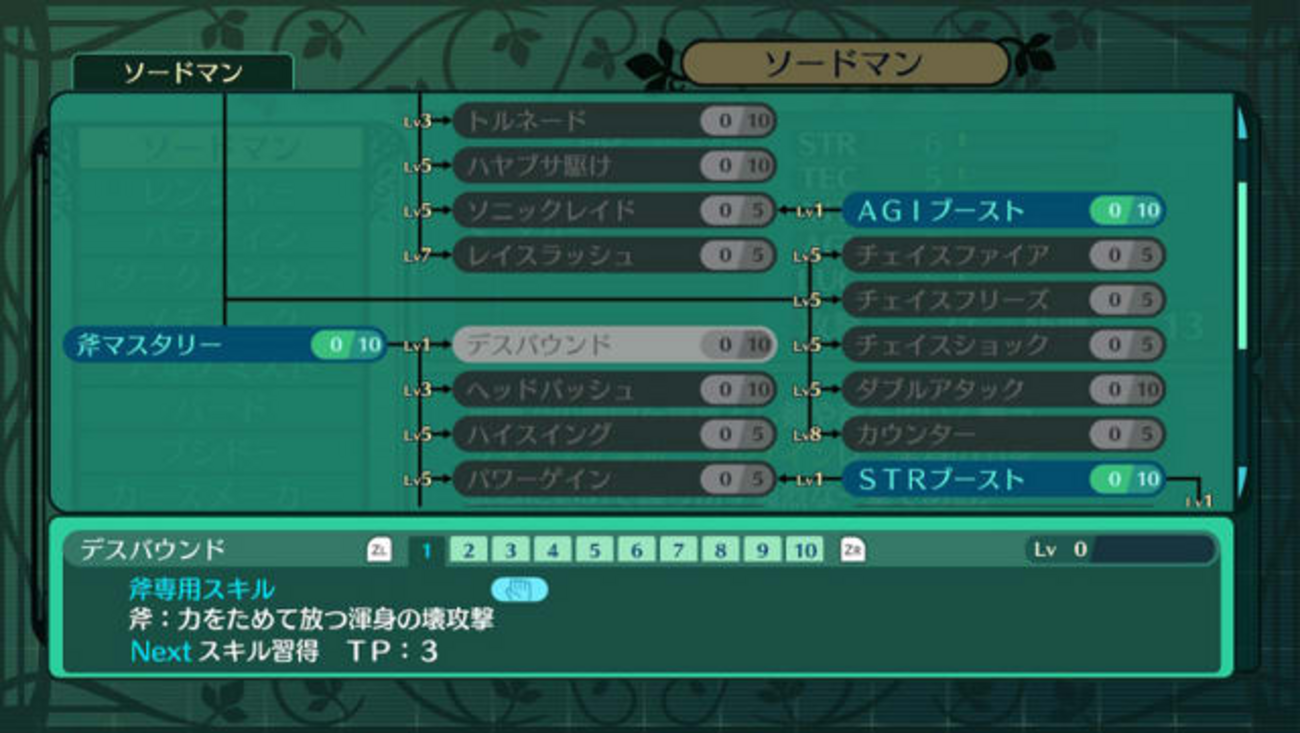Image resolution: width=1300 pixels, height=733 pixels.
Task: Show skill level 5 details
Action: coord(594,550)
